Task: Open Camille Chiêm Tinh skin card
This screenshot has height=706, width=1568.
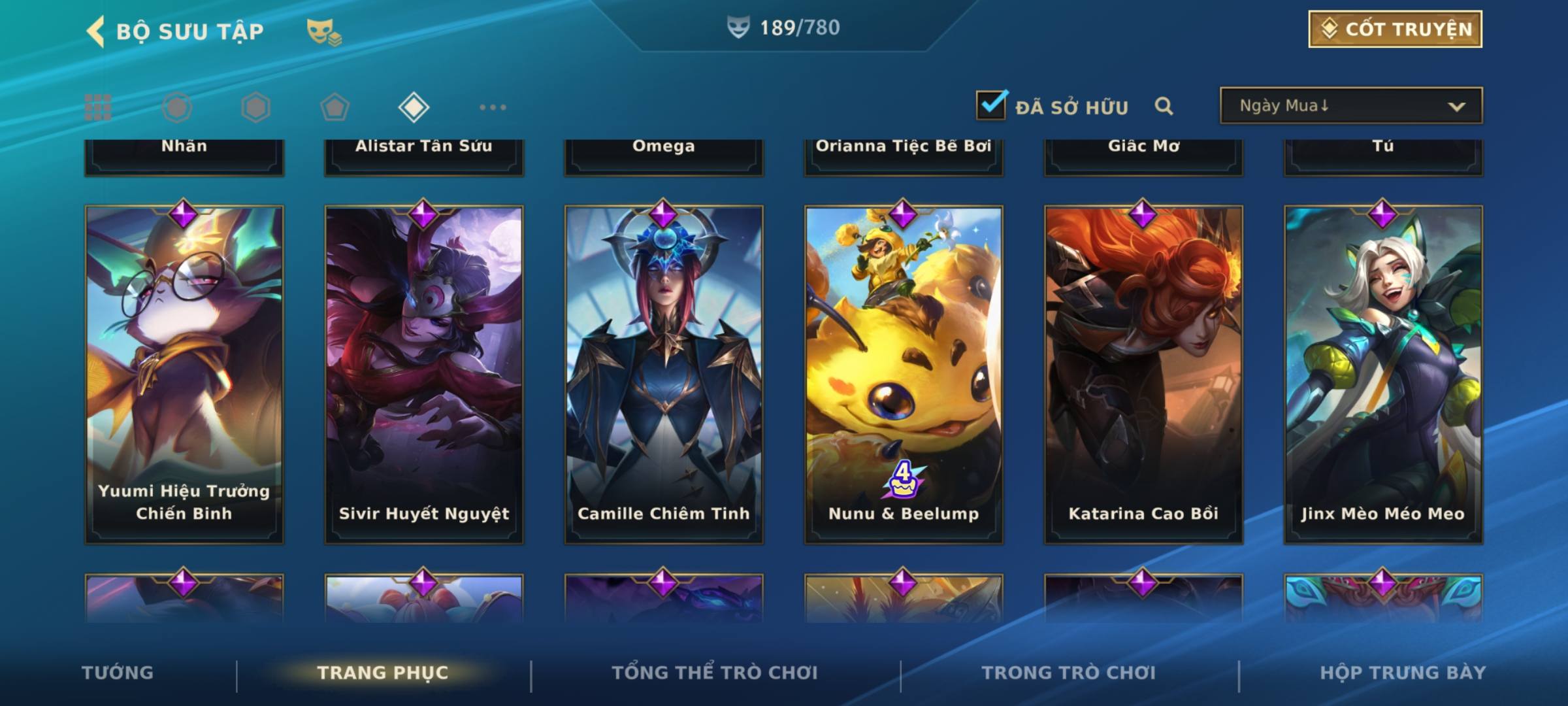Action: click(x=664, y=374)
